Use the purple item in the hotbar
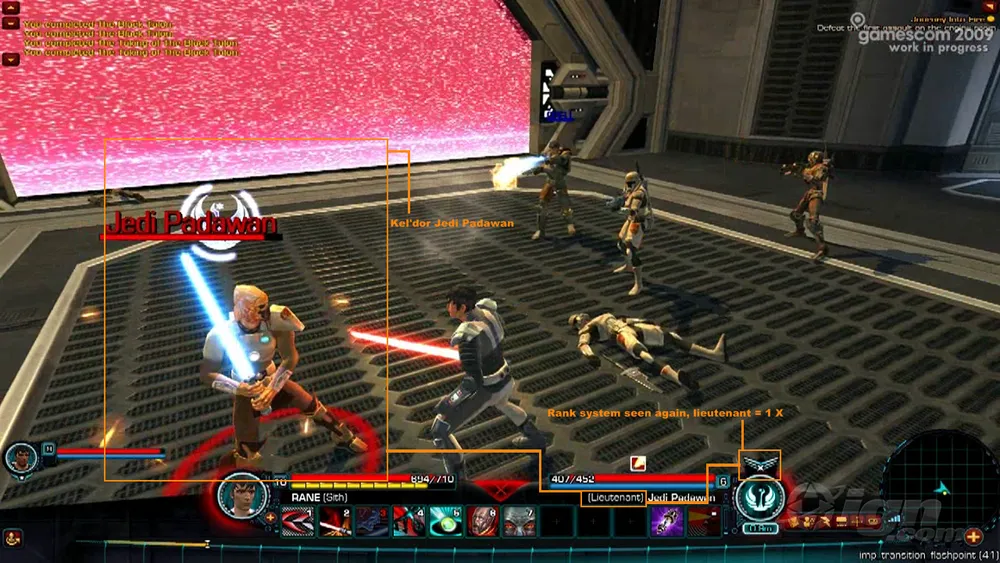Viewport: 1000px width, 563px height. point(666,521)
